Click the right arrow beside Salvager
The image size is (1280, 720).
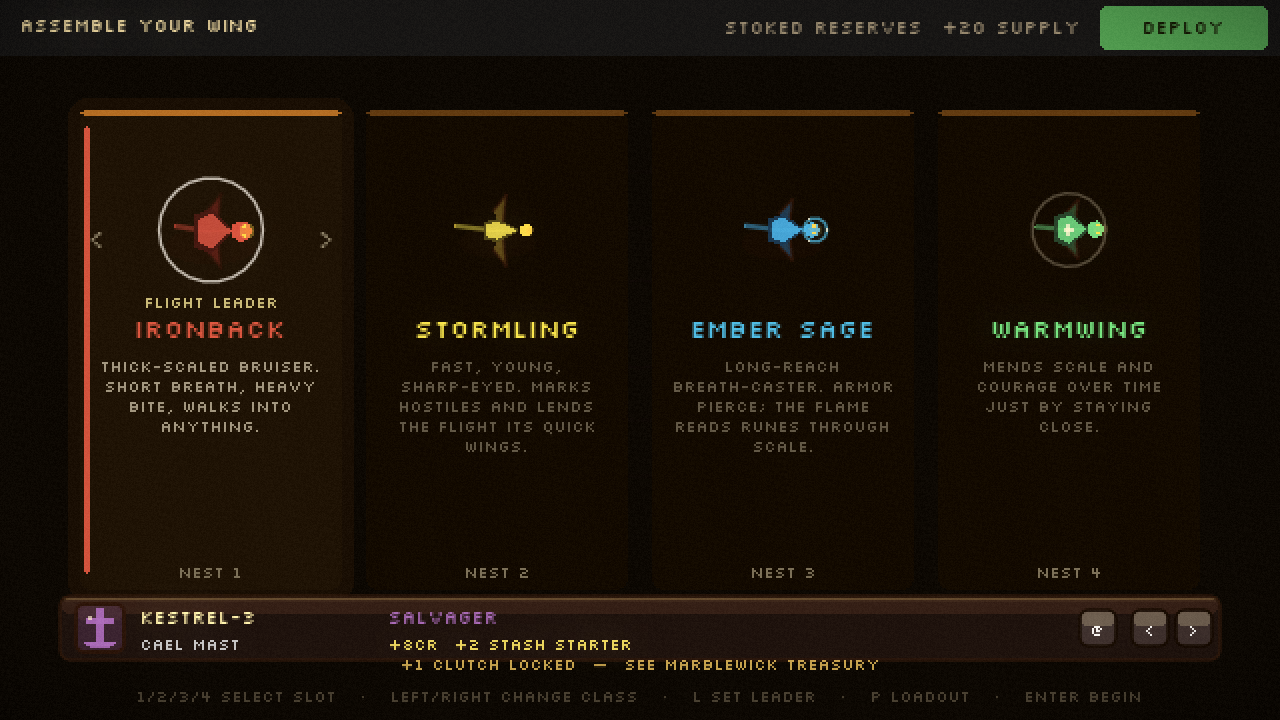1193,630
